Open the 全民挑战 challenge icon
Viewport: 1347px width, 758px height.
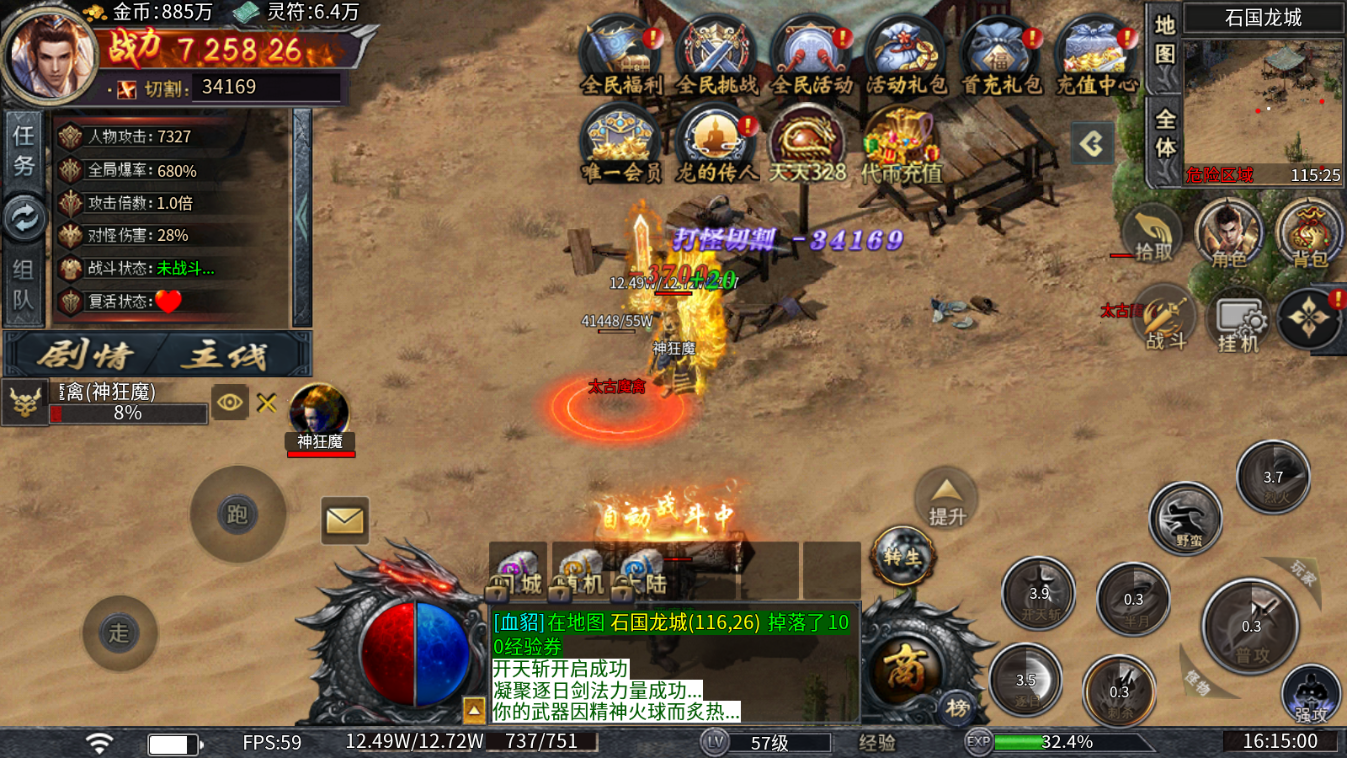pos(716,54)
